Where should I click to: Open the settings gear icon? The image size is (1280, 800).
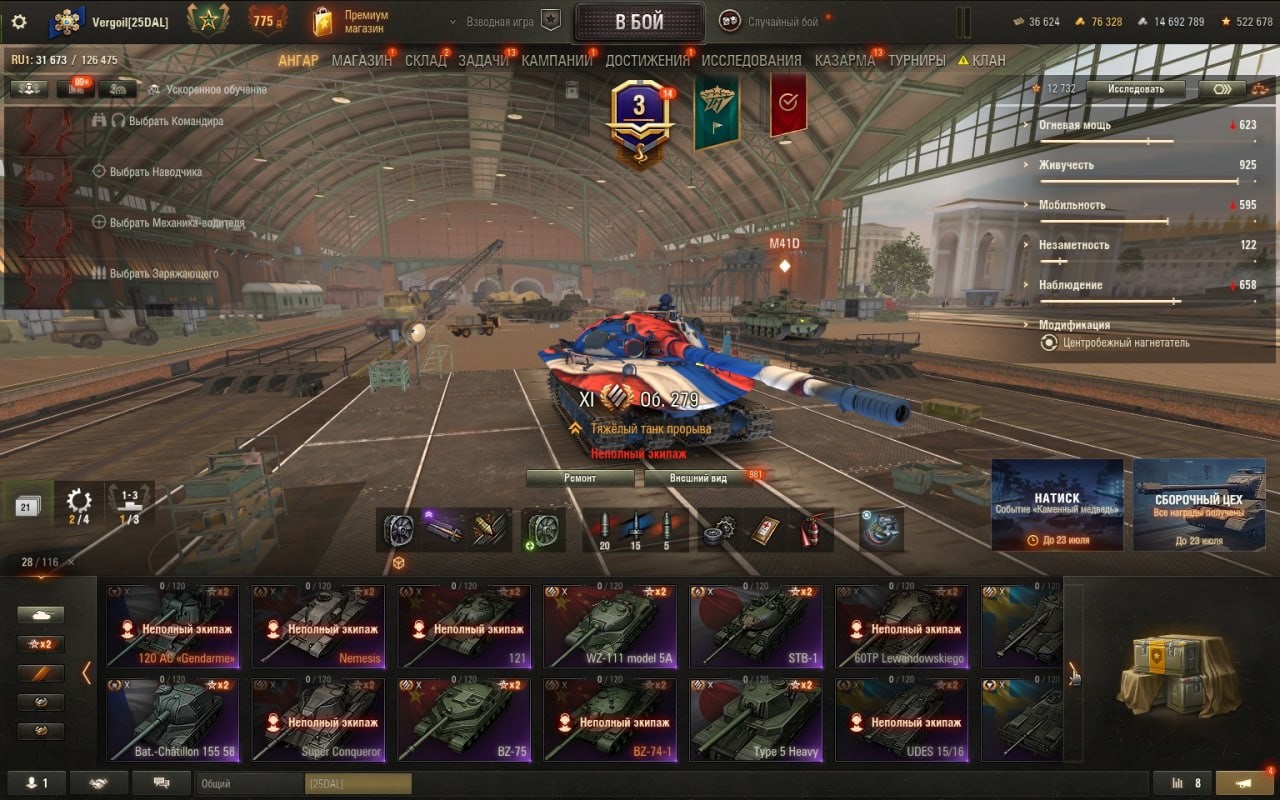[19, 21]
